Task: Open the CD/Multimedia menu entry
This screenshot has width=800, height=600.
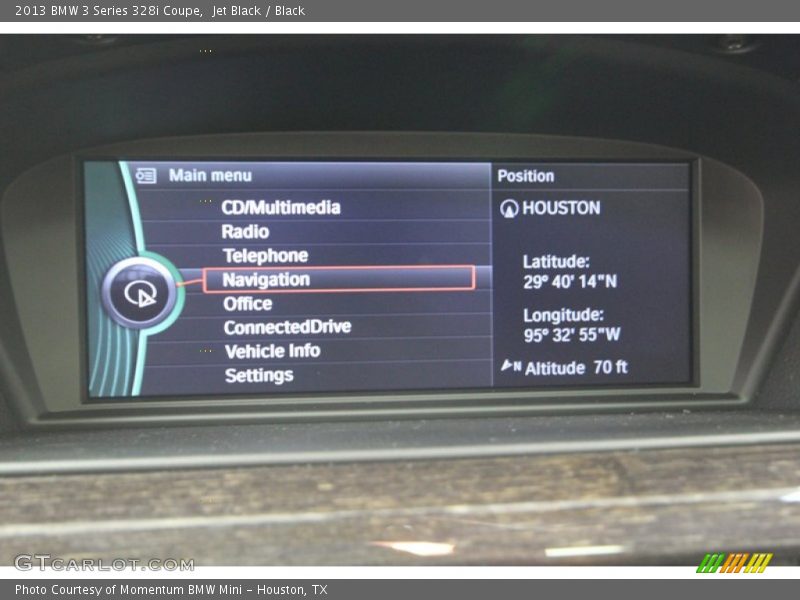Action: click(281, 207)
